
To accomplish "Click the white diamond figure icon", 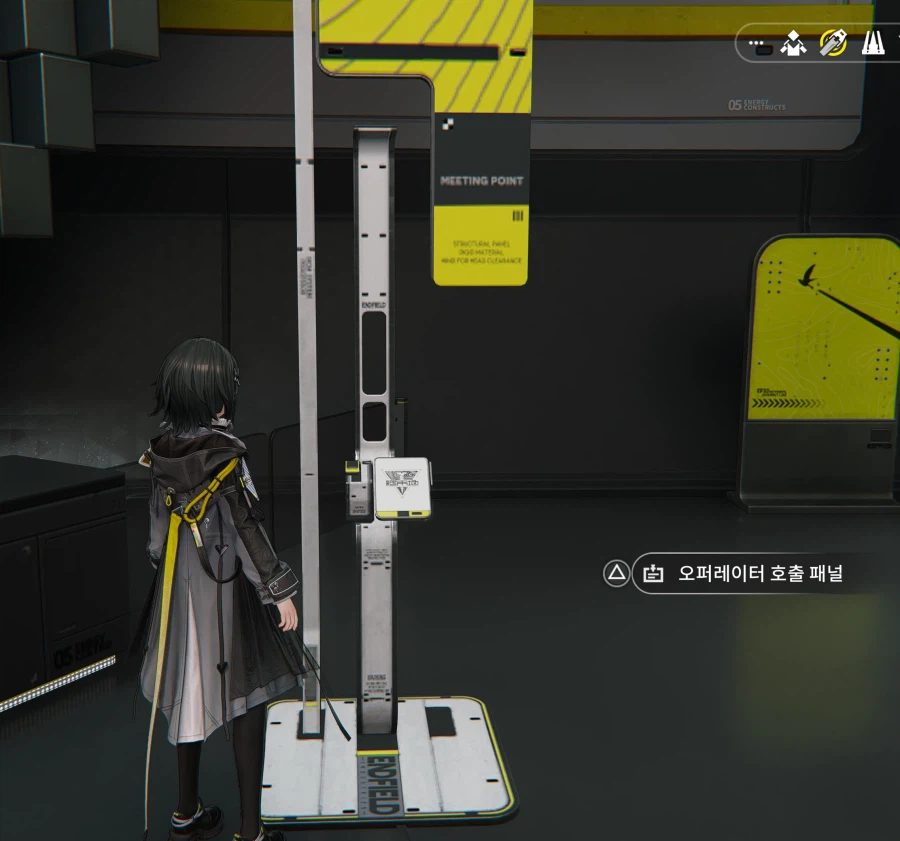I will 794,43.
